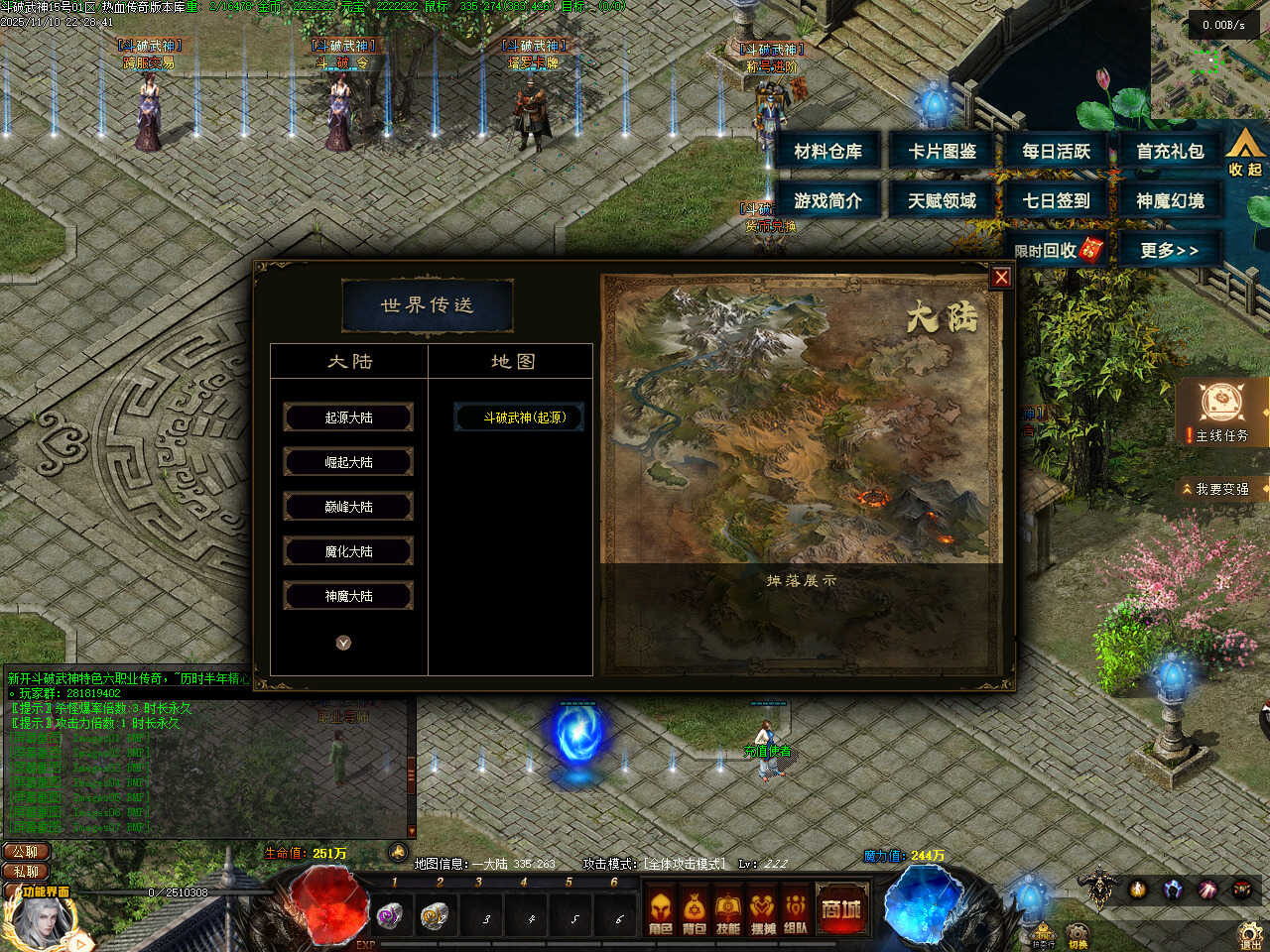Collapse top menu with 收起 button
This screenshot has height=952, width=1270.
(1244, 153)
